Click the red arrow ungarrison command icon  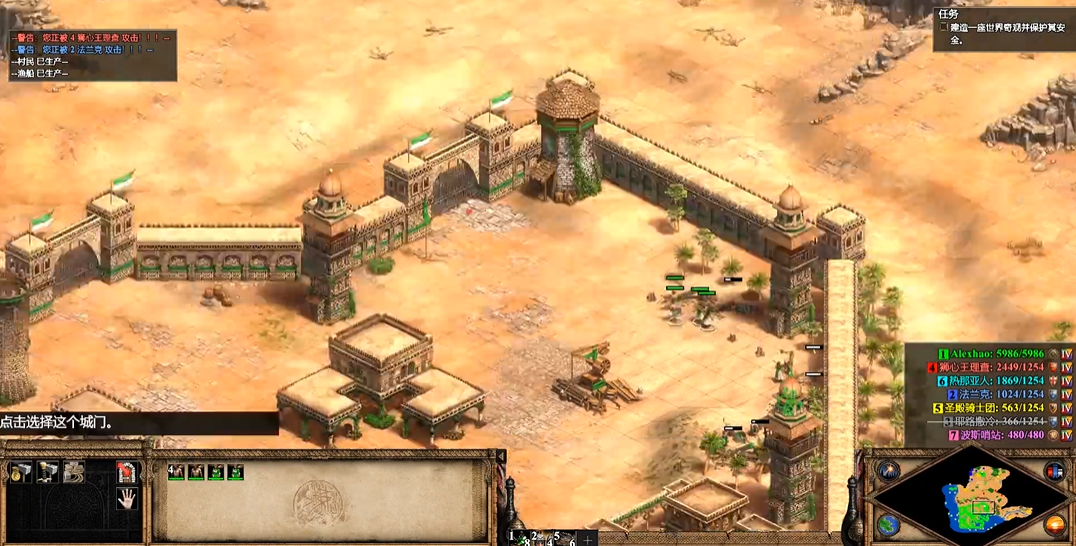click(126, 472)
